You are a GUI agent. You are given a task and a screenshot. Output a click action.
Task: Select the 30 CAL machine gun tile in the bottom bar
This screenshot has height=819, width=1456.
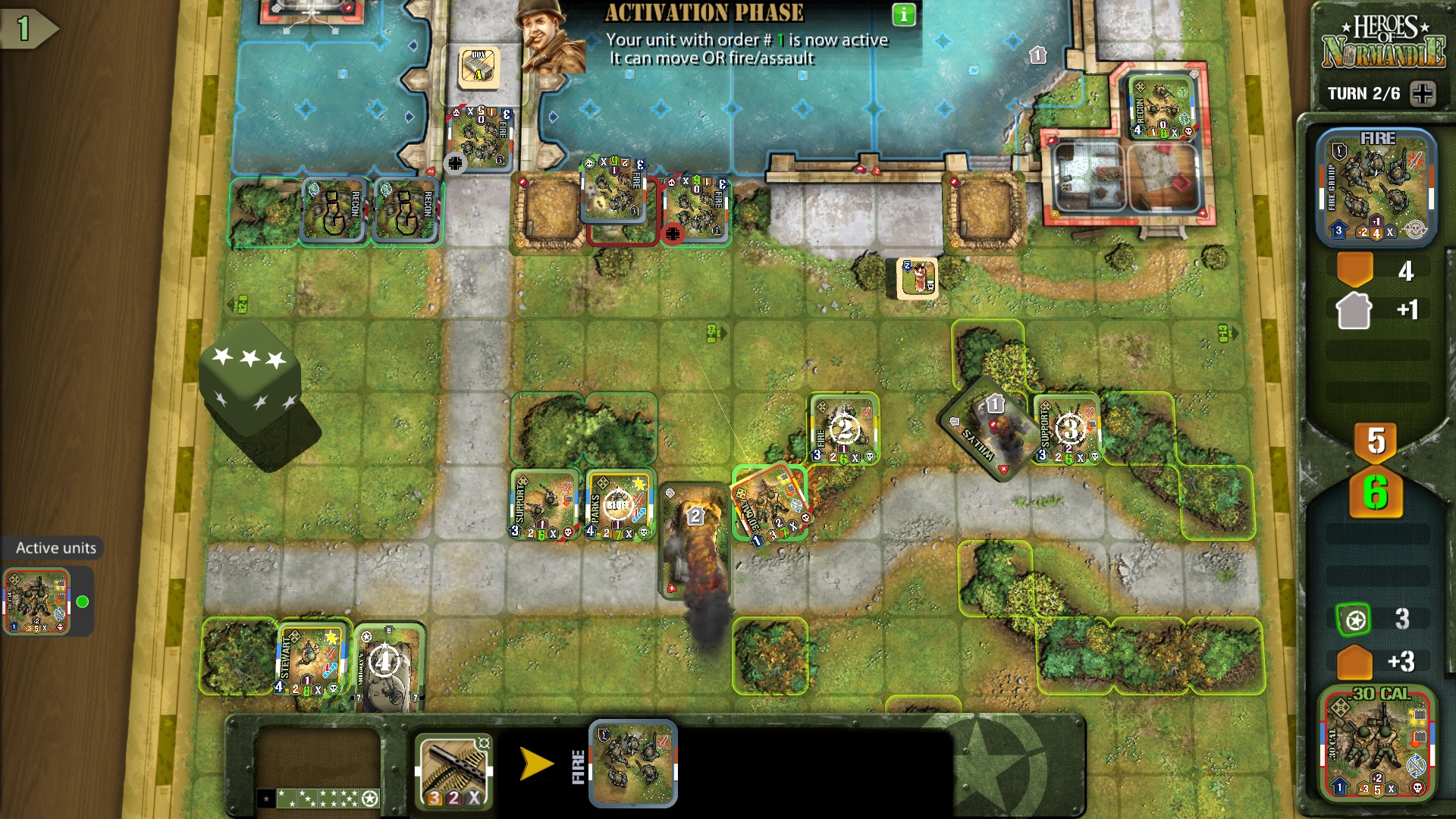[x=453, y=766]
